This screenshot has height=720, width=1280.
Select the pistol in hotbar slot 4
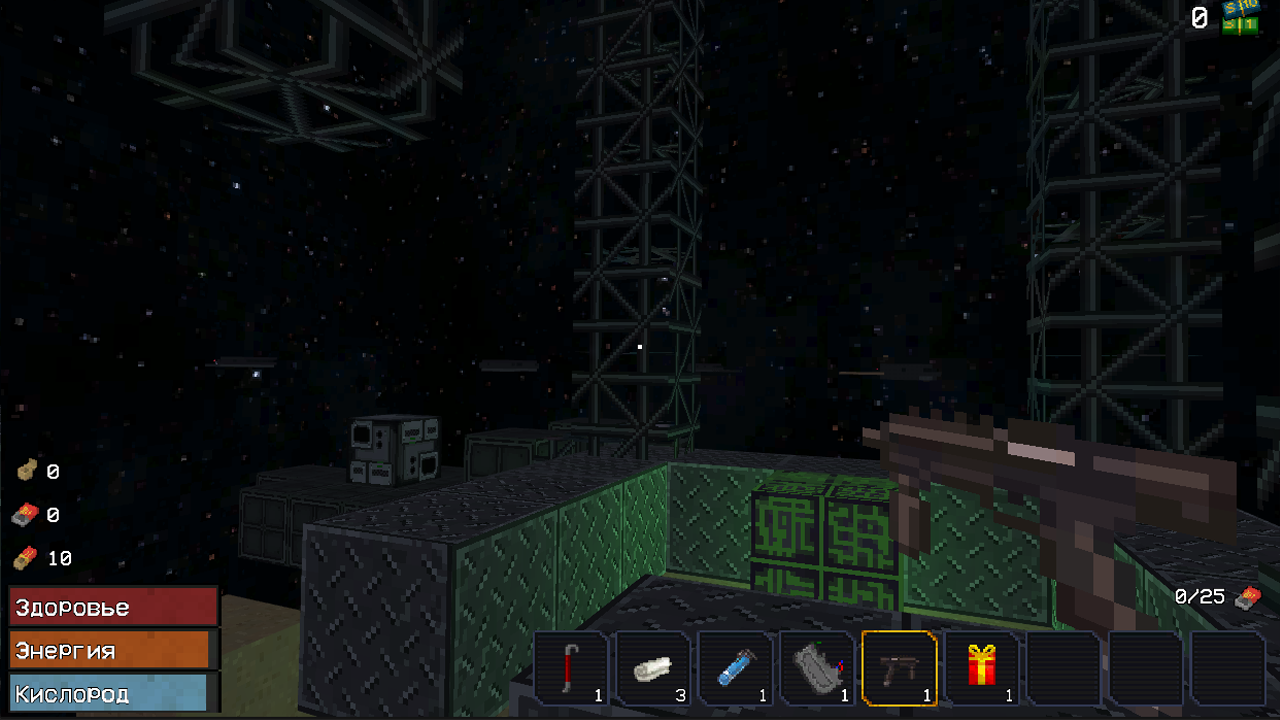tap(819, 668)
